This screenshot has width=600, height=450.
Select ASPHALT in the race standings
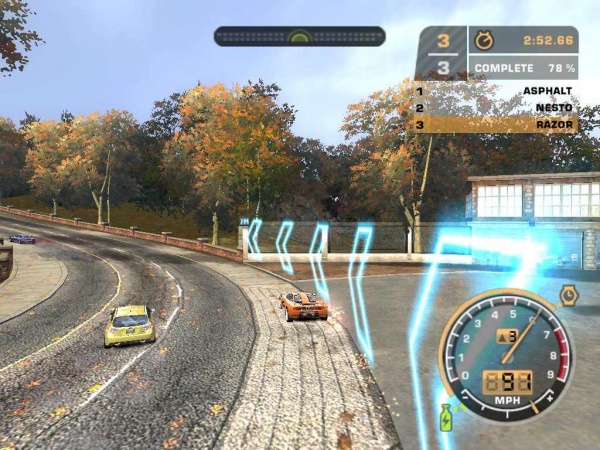click(549, 91)
